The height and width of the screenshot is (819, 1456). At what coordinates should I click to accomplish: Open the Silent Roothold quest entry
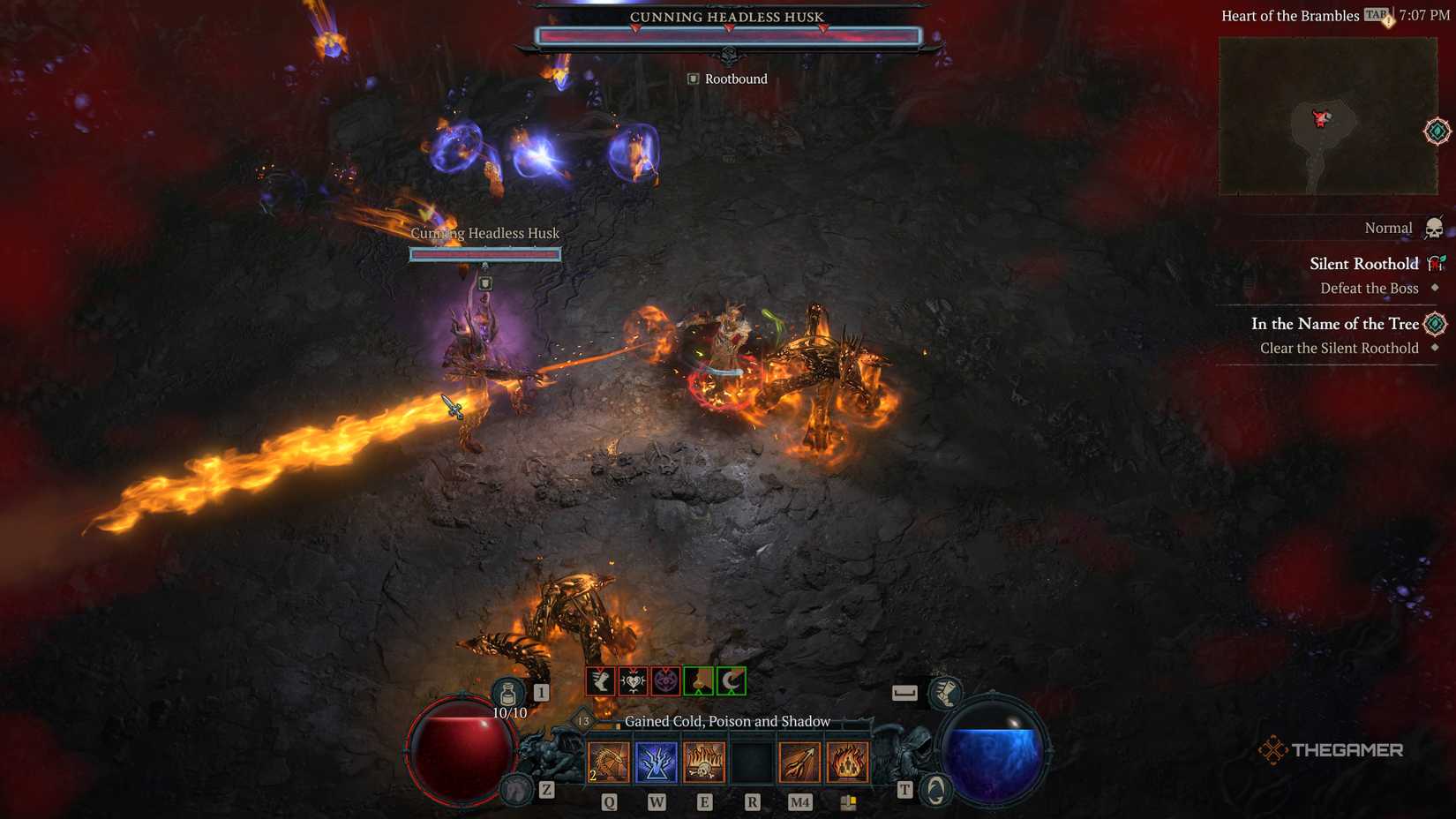click(x=1363, y=264)
